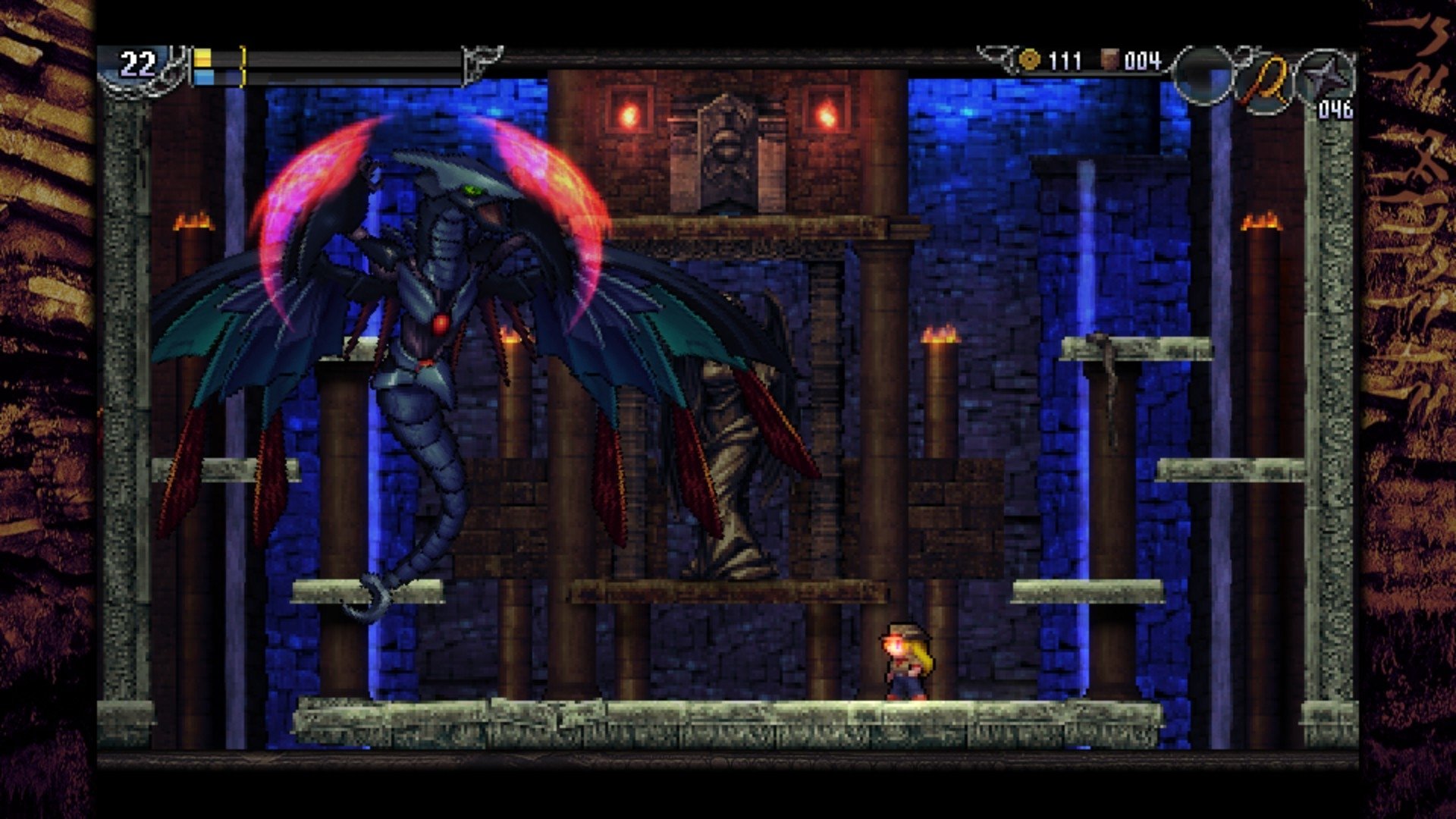This screenshot has height=819, width=1456.
Task: Click the weight icon next to the 004 counter
Action: tap(1110, 58)
